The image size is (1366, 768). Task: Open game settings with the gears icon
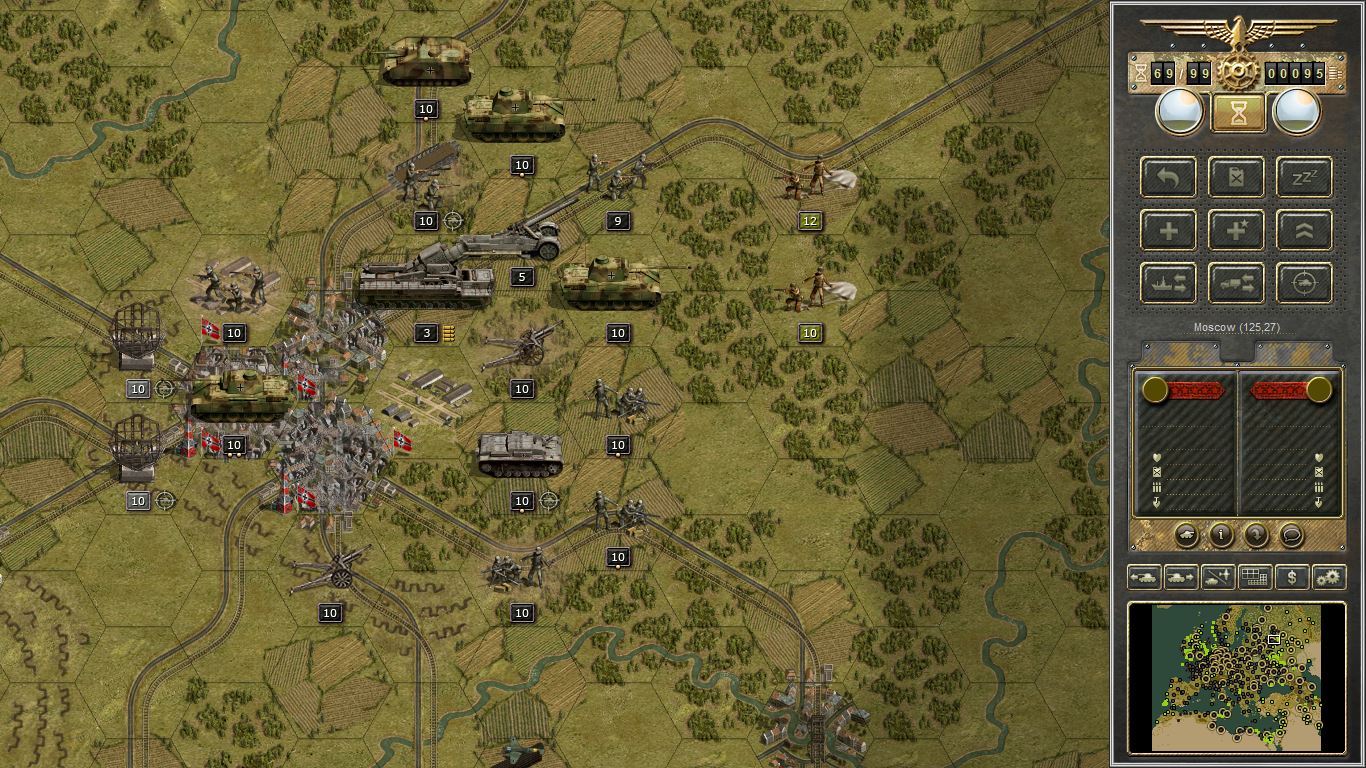pyautogui.click(x=1328, y=577)
